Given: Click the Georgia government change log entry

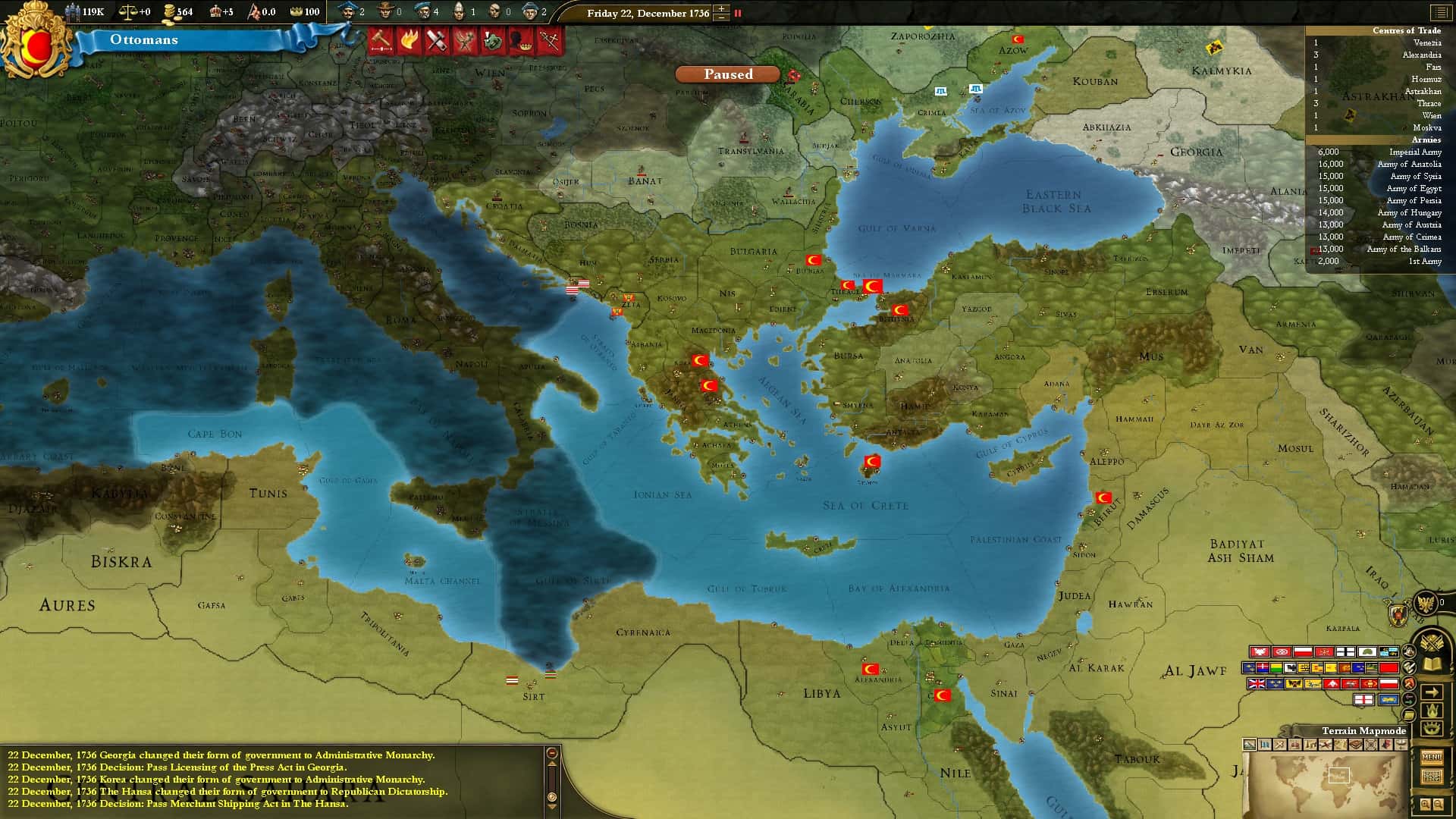Looking at the screenshot, I should click(x=220, y=755).
